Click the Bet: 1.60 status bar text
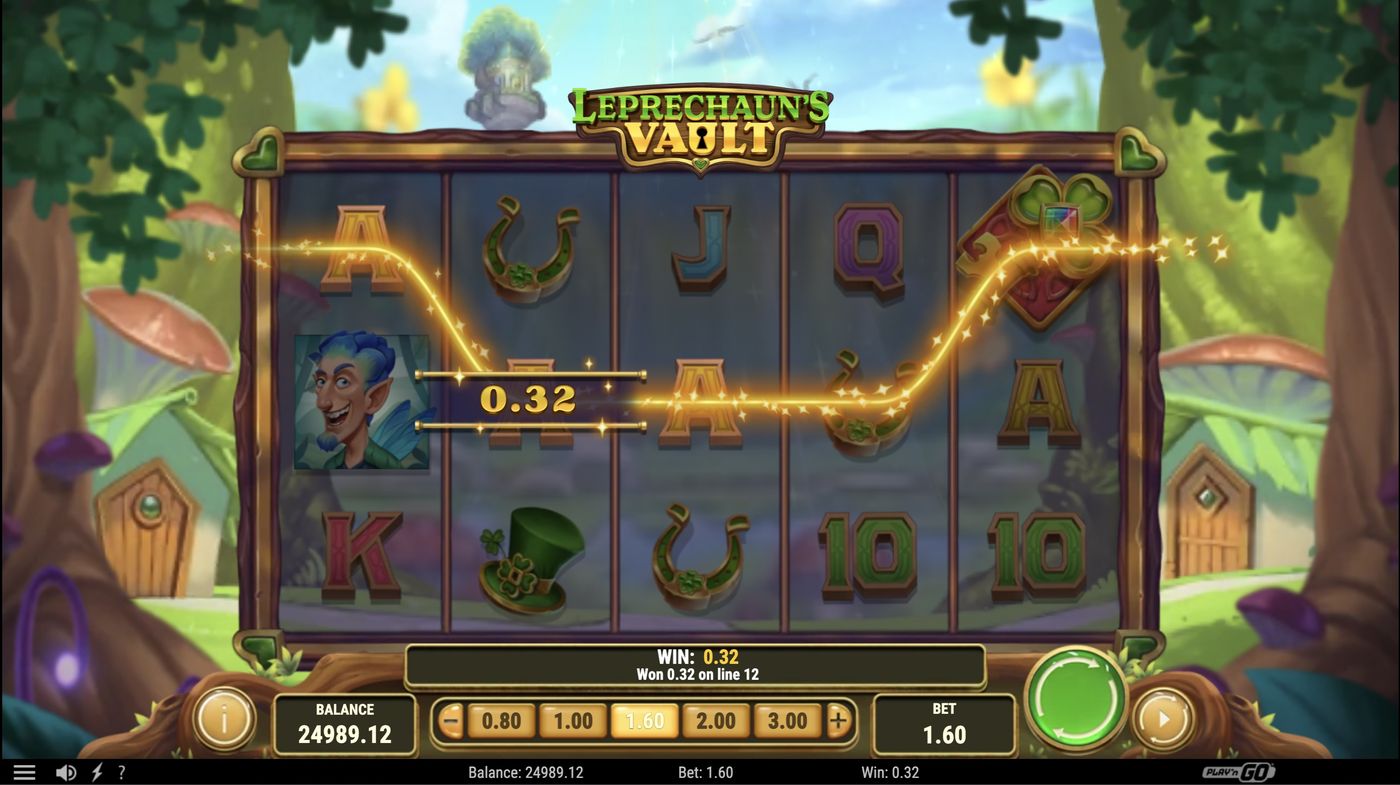1400x785 pixels. 707,771
